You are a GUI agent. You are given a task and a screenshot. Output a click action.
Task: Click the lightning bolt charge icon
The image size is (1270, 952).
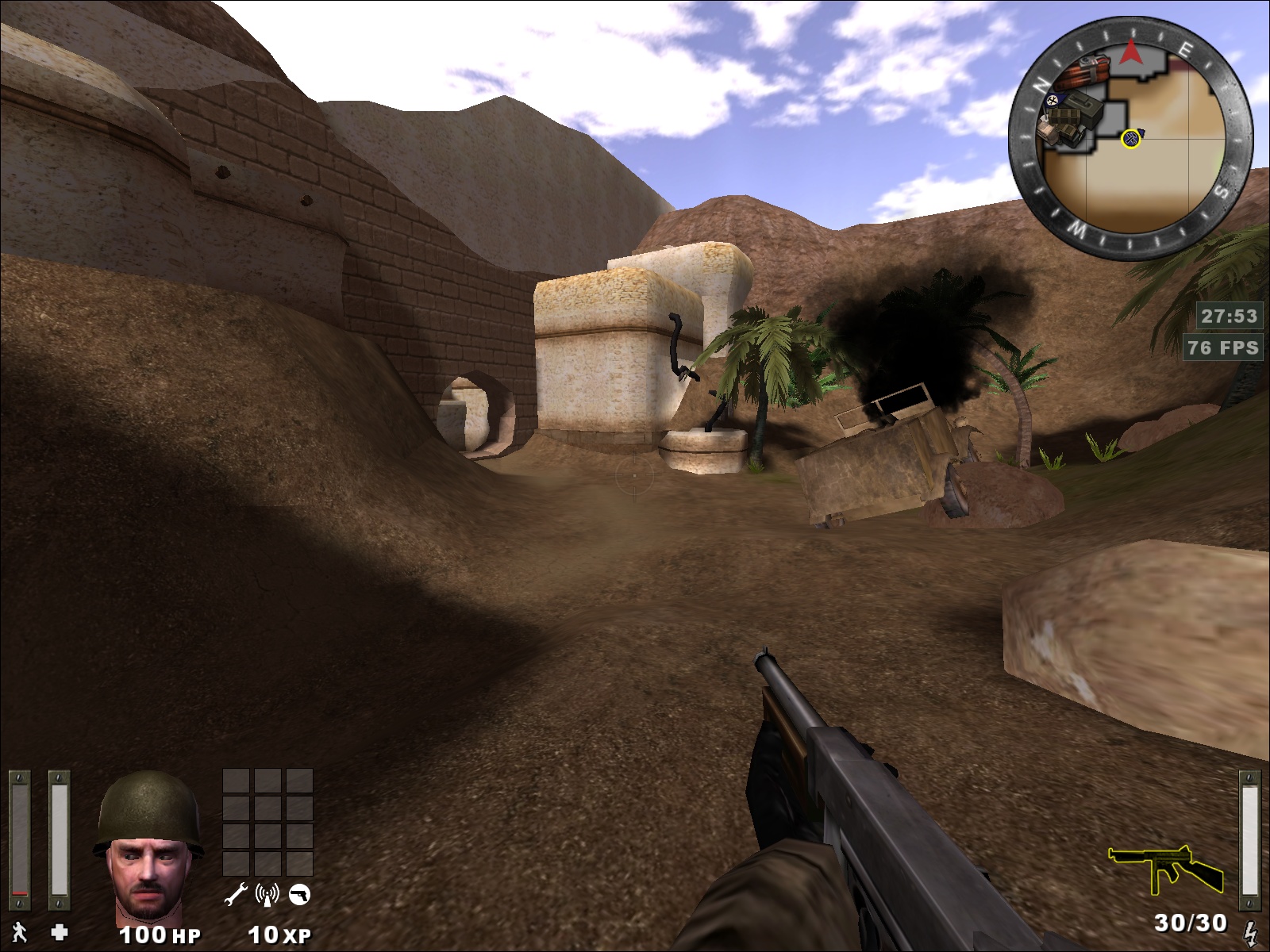1252,933
